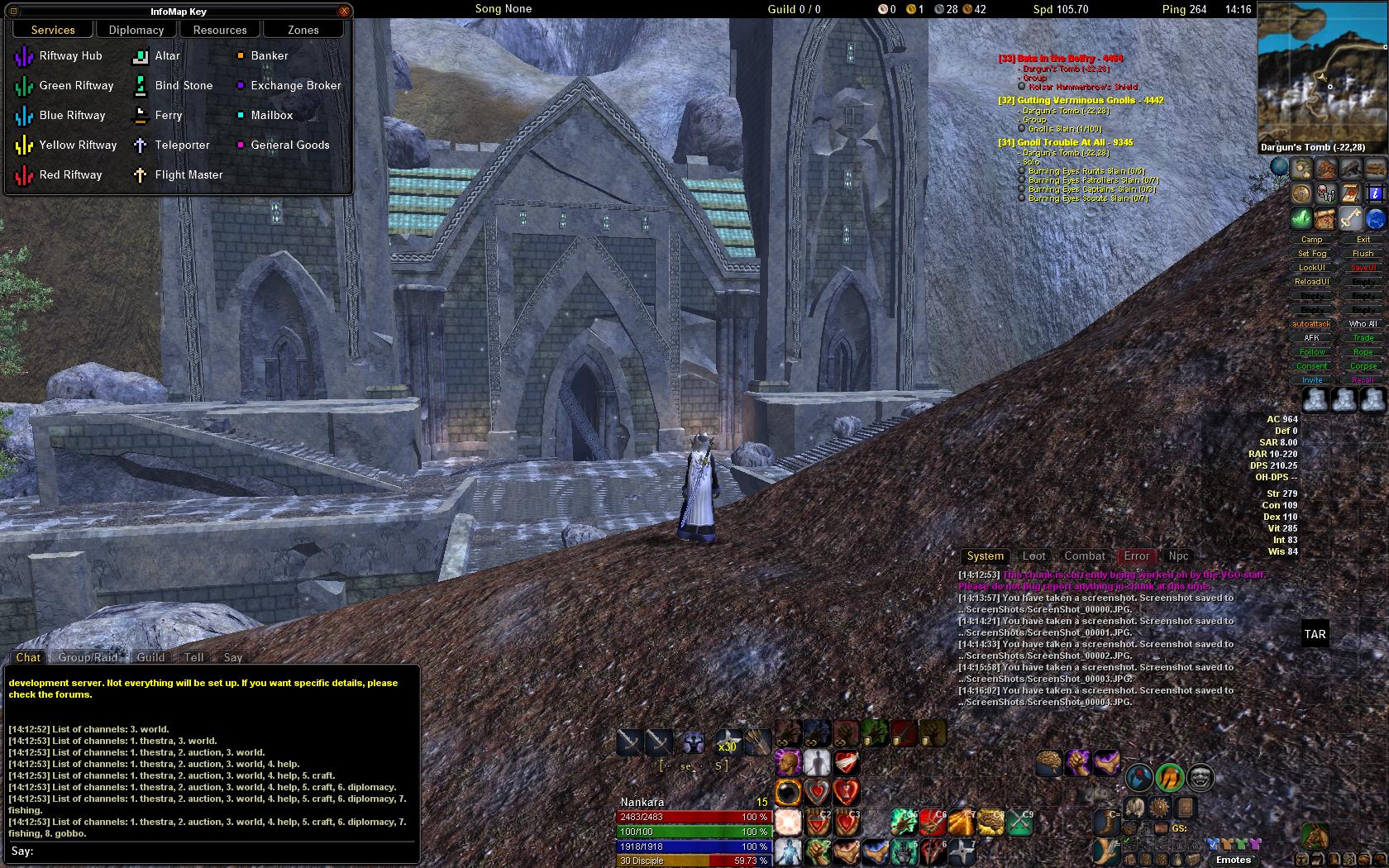Toggle the Set Fog button

tap(1312, 254)
